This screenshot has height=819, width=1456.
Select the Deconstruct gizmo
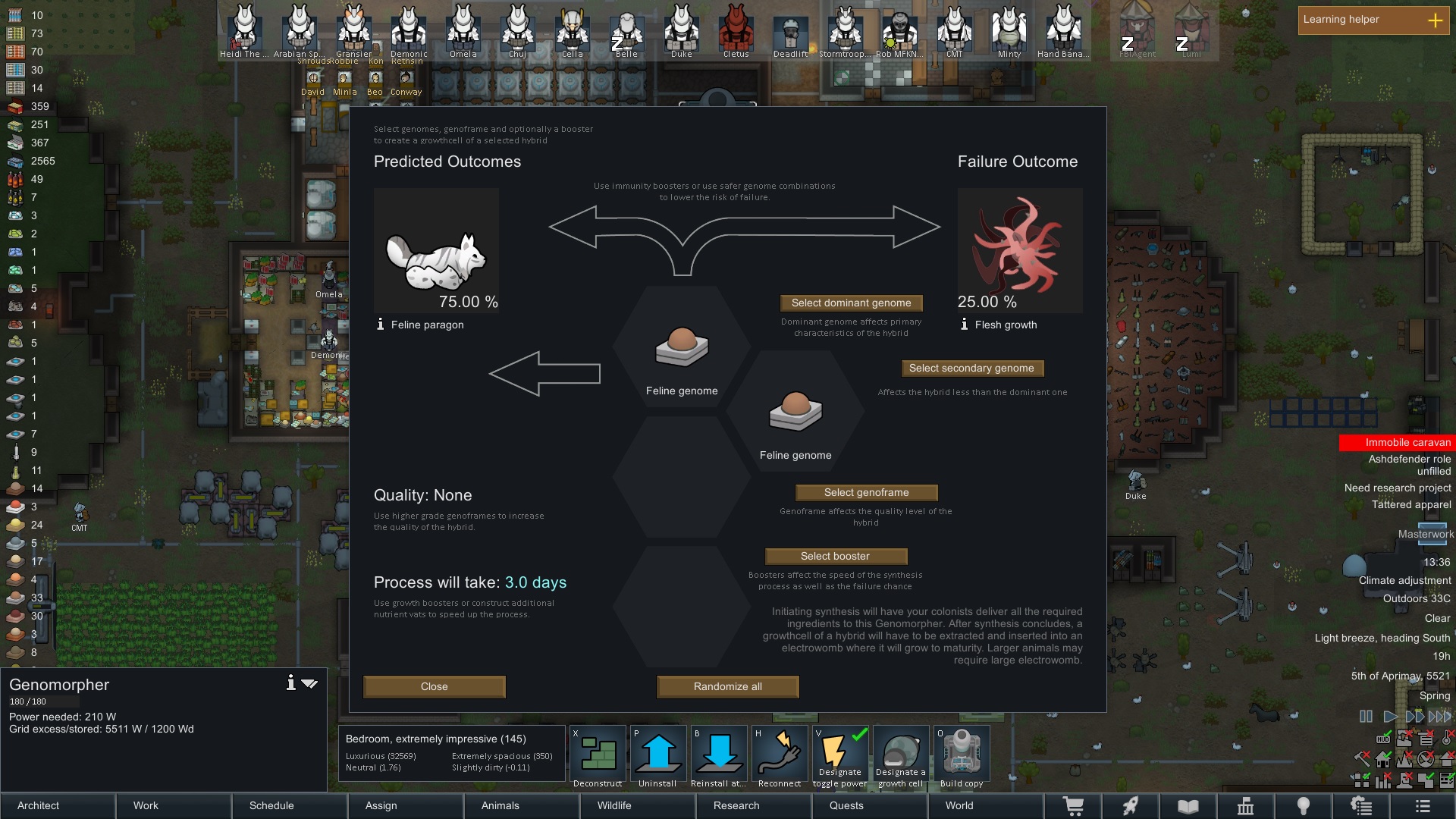pyautogui.click(x=598, y=752)
